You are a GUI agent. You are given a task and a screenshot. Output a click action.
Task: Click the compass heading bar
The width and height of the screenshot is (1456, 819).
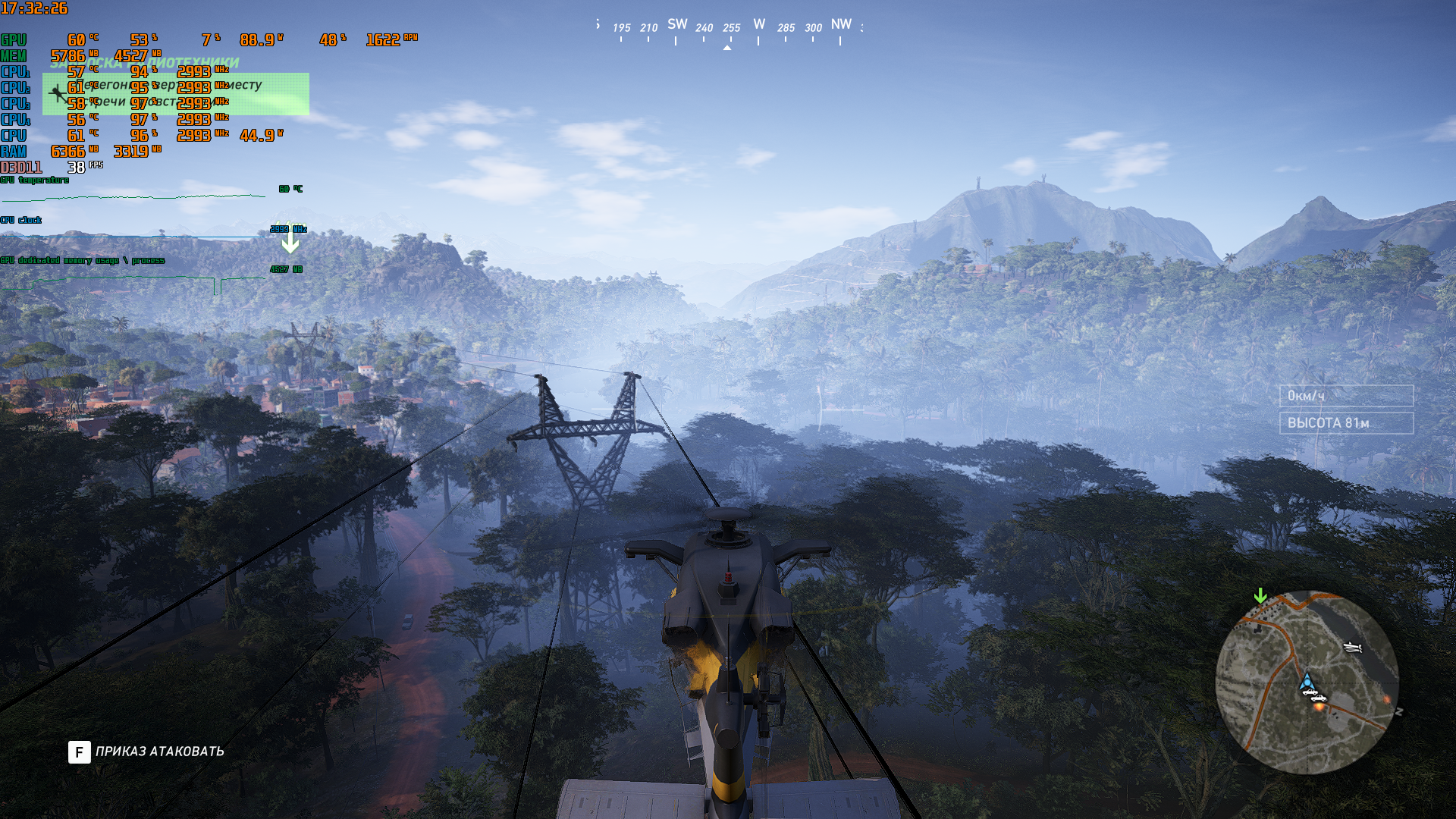(x=728, y=28)
